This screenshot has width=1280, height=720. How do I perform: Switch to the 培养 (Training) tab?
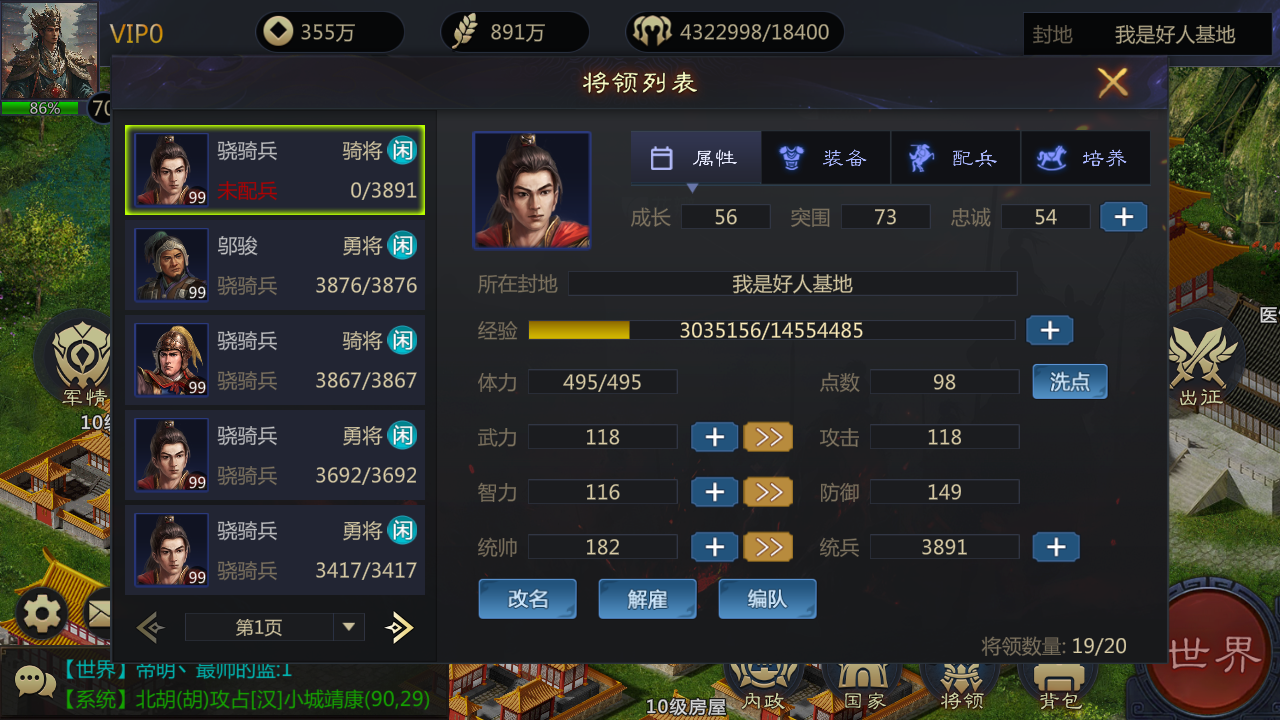click(1085, 157)
